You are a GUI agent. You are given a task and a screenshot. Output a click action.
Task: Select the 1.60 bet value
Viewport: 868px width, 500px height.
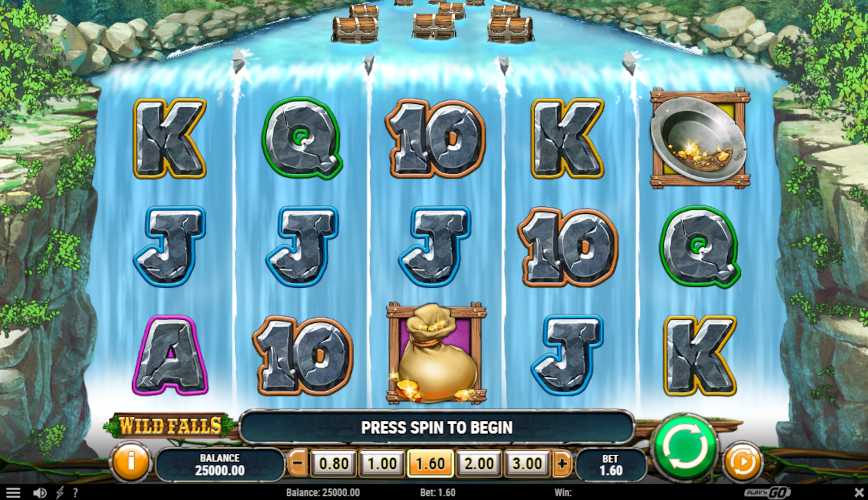430,464
